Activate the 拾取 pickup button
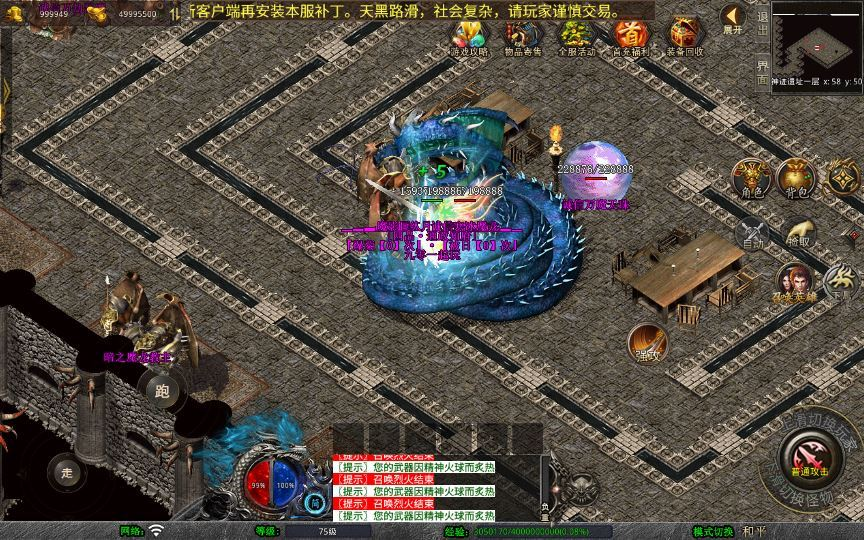This screenshot has width=864, height=540. pos(798,234)
